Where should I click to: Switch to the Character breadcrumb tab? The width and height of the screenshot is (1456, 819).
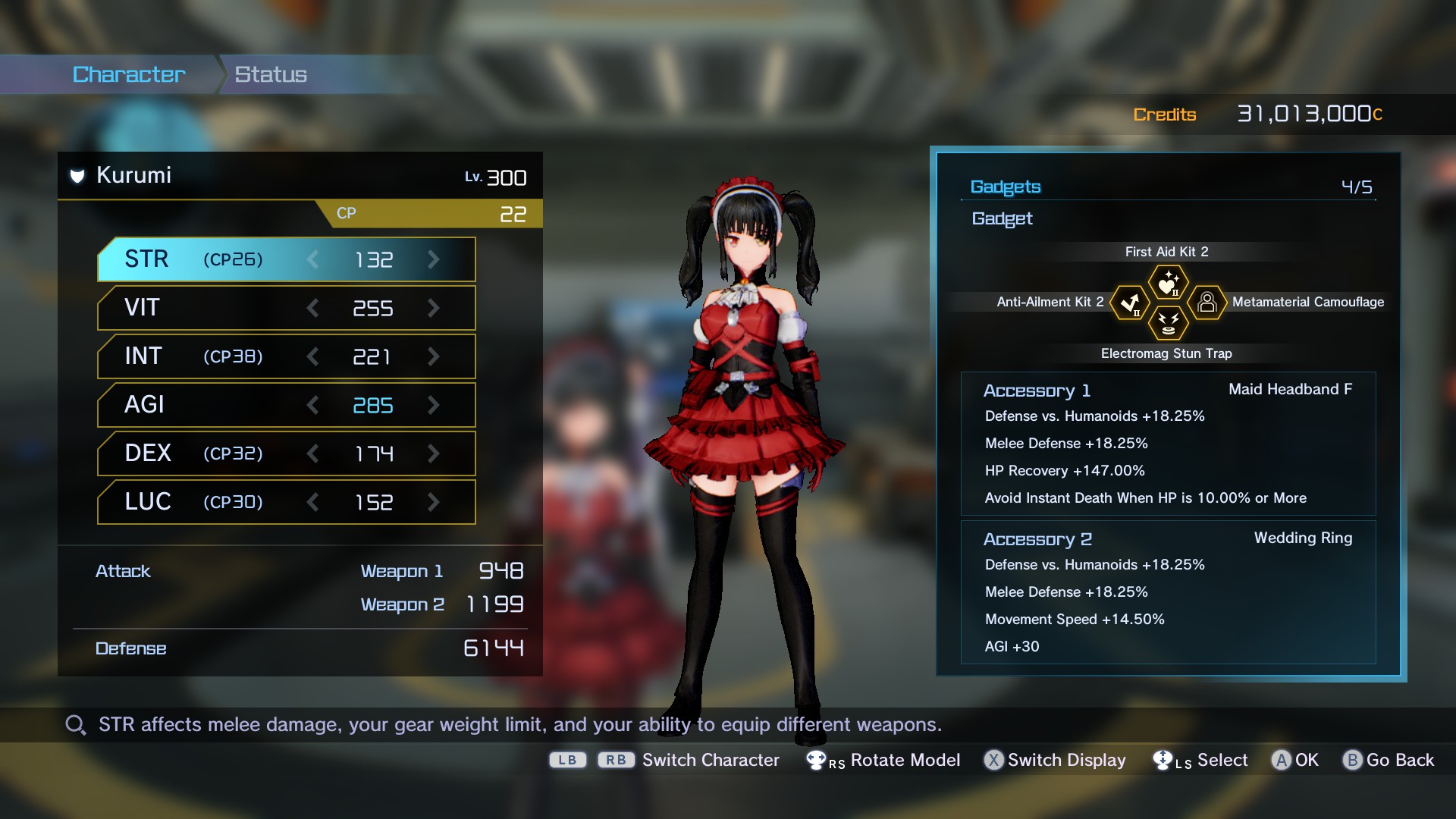(129, 74)
